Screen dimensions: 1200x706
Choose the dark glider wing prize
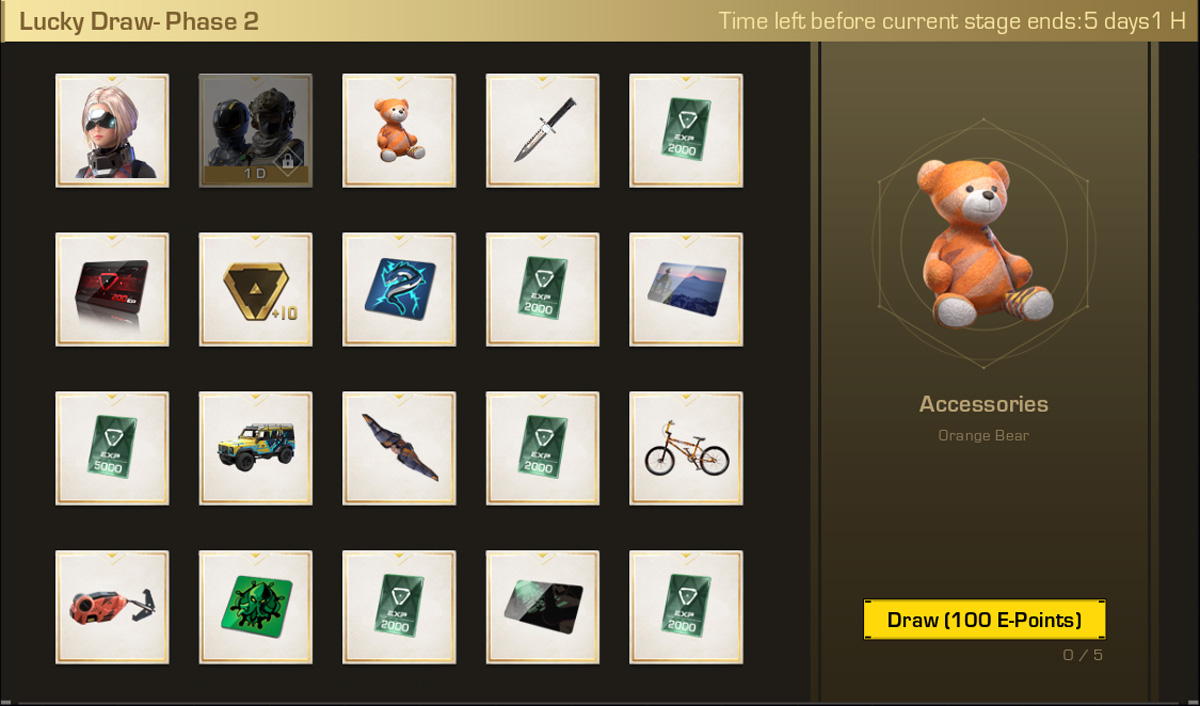(x=399, y=448)
